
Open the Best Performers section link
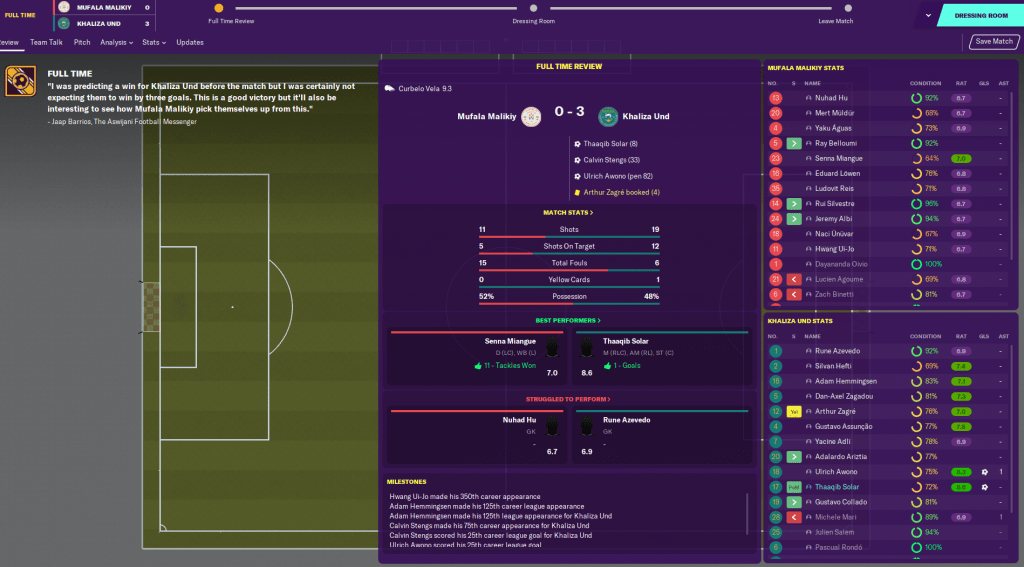click(x=568, y=320)
